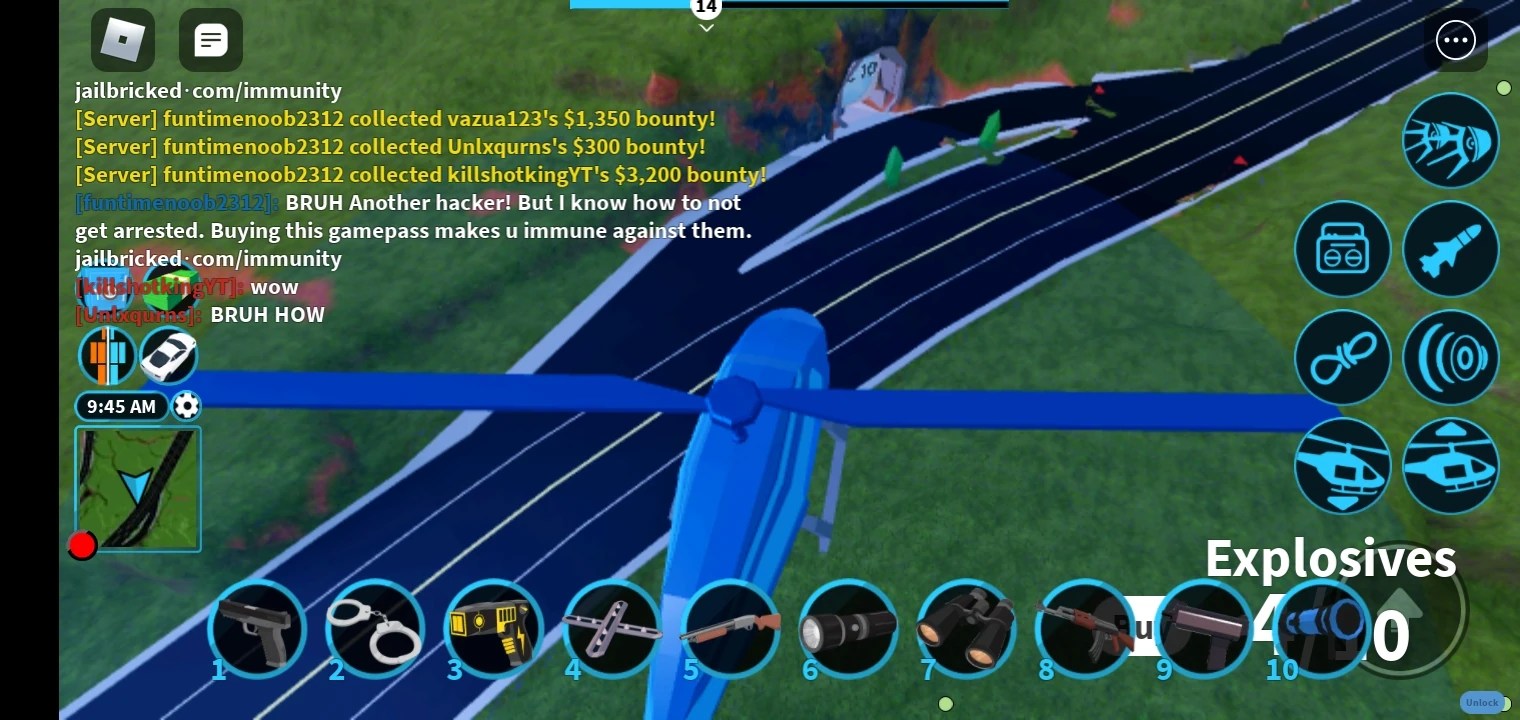Equip the handcuffs from slot 2
Viewport: 1520px width, 720px height.
click(x=375, y=630)
